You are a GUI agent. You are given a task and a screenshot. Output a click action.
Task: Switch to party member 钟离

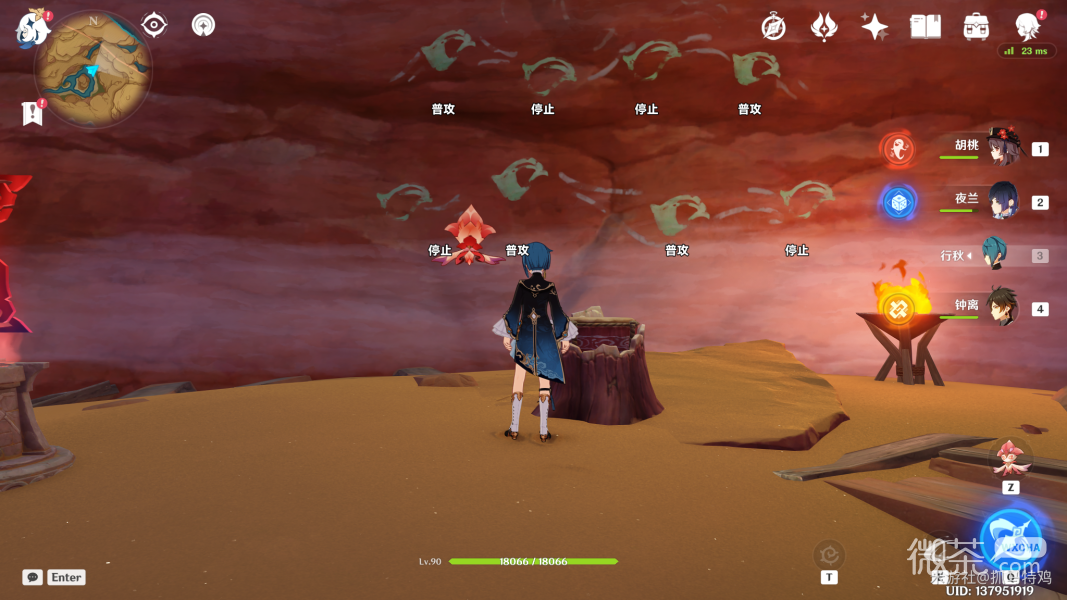pos(1002,307)
